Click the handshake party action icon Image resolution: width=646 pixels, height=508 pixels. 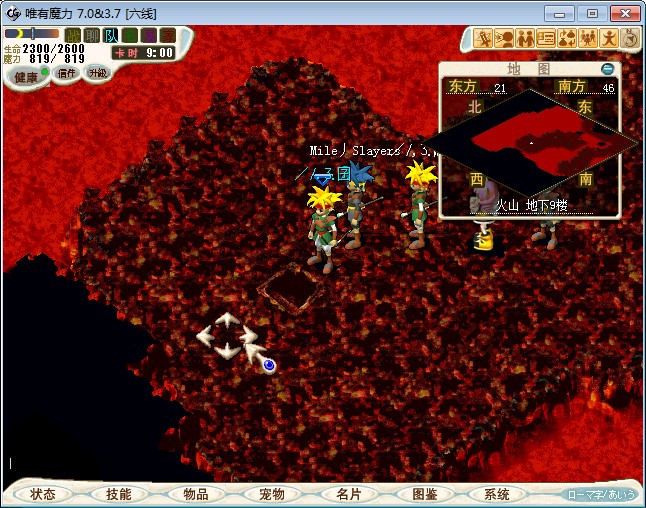[525, 39]
